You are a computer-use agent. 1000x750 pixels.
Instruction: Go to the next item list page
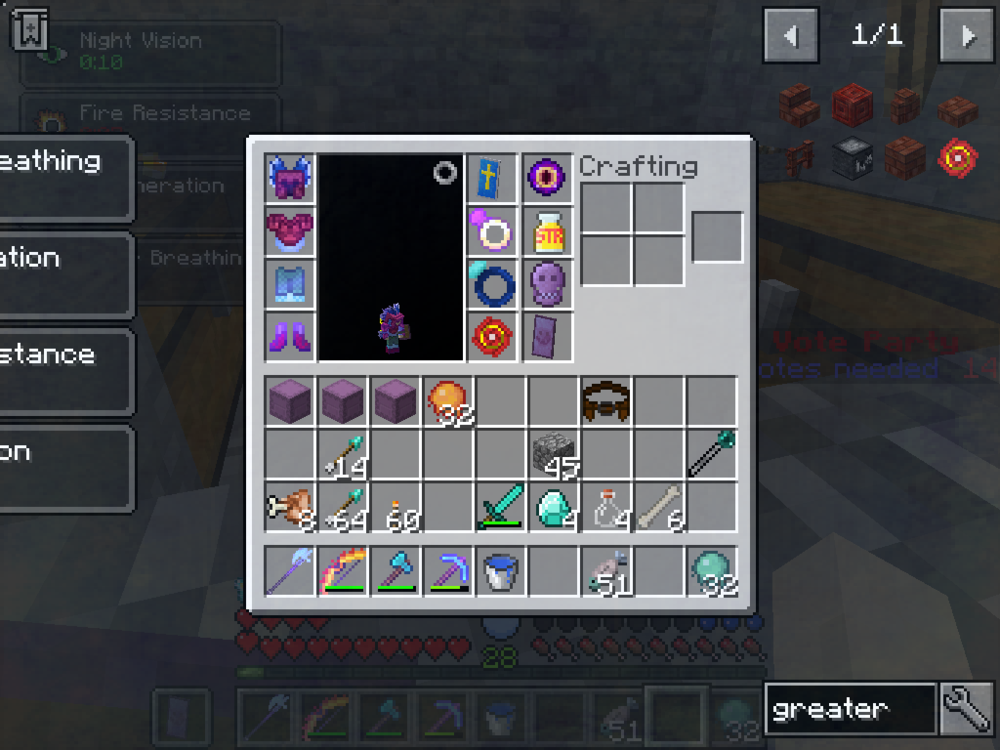(x=967, y=36)
